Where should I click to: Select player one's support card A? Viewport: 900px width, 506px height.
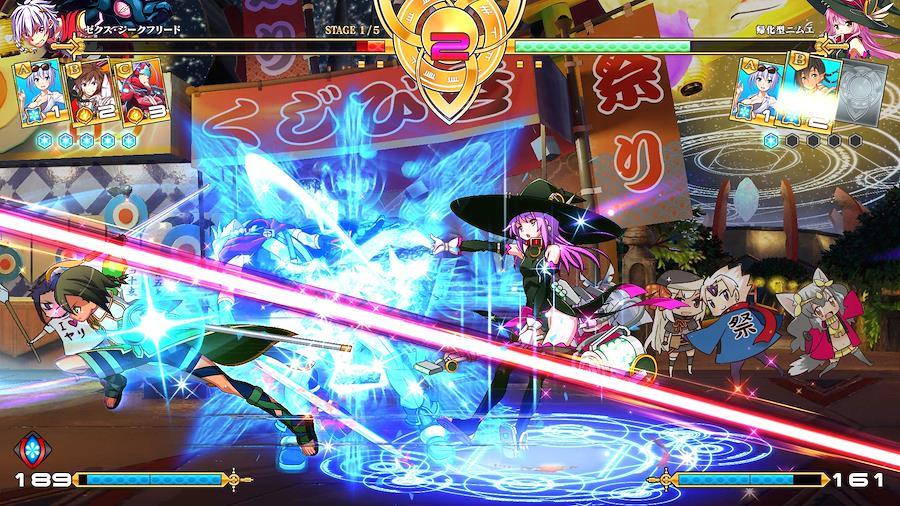[38, 92]
